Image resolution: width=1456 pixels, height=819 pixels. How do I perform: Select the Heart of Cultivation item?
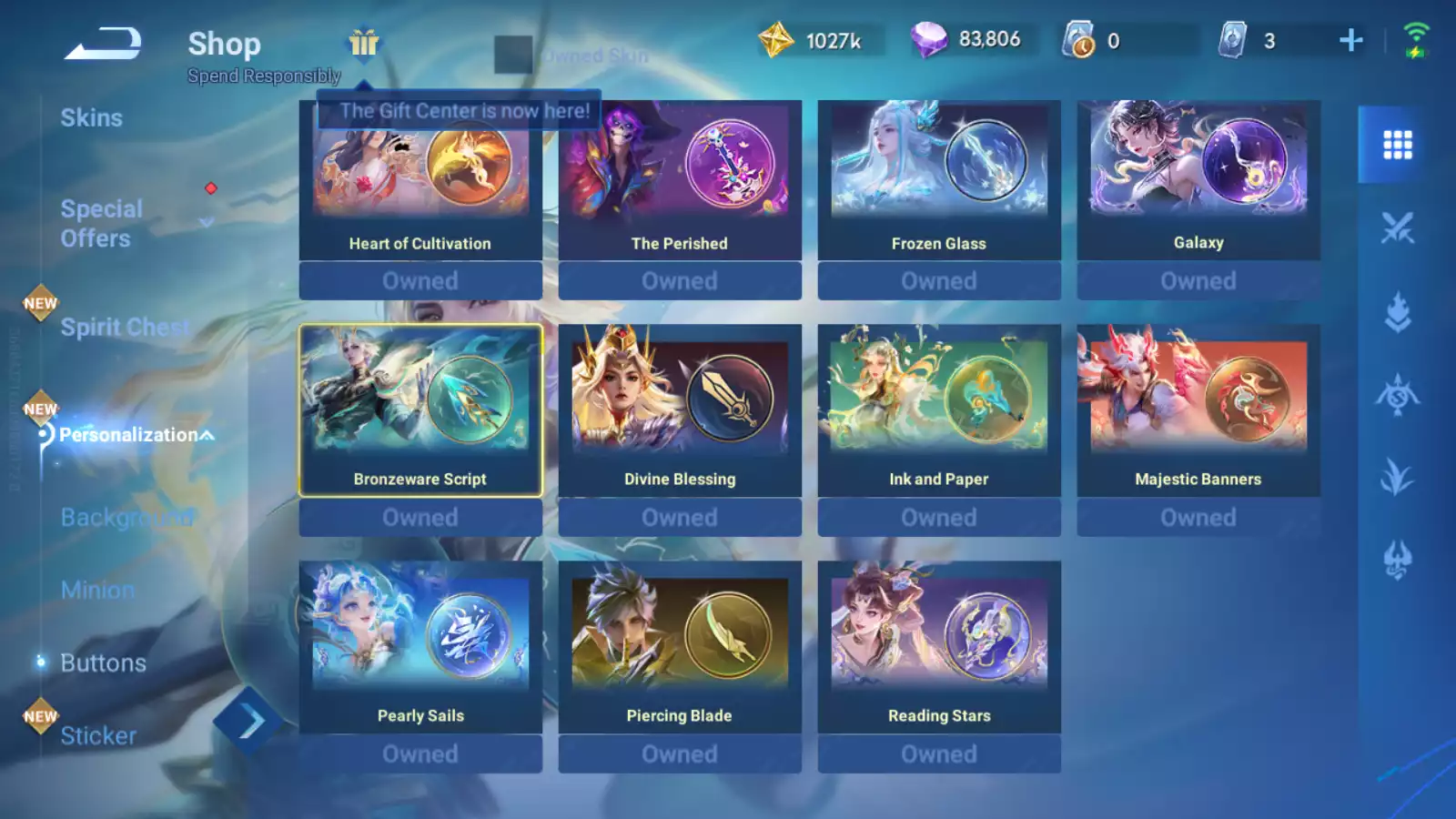[420, 182]
